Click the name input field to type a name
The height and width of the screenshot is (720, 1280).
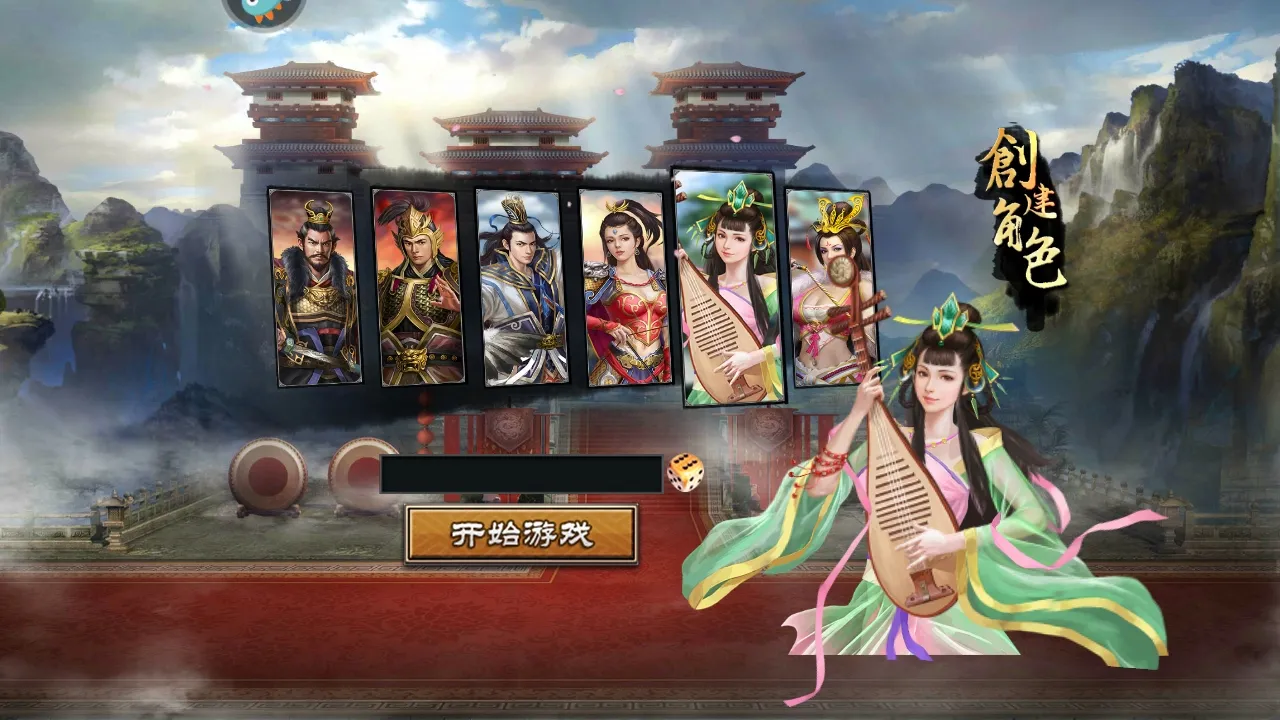[520, 478]
